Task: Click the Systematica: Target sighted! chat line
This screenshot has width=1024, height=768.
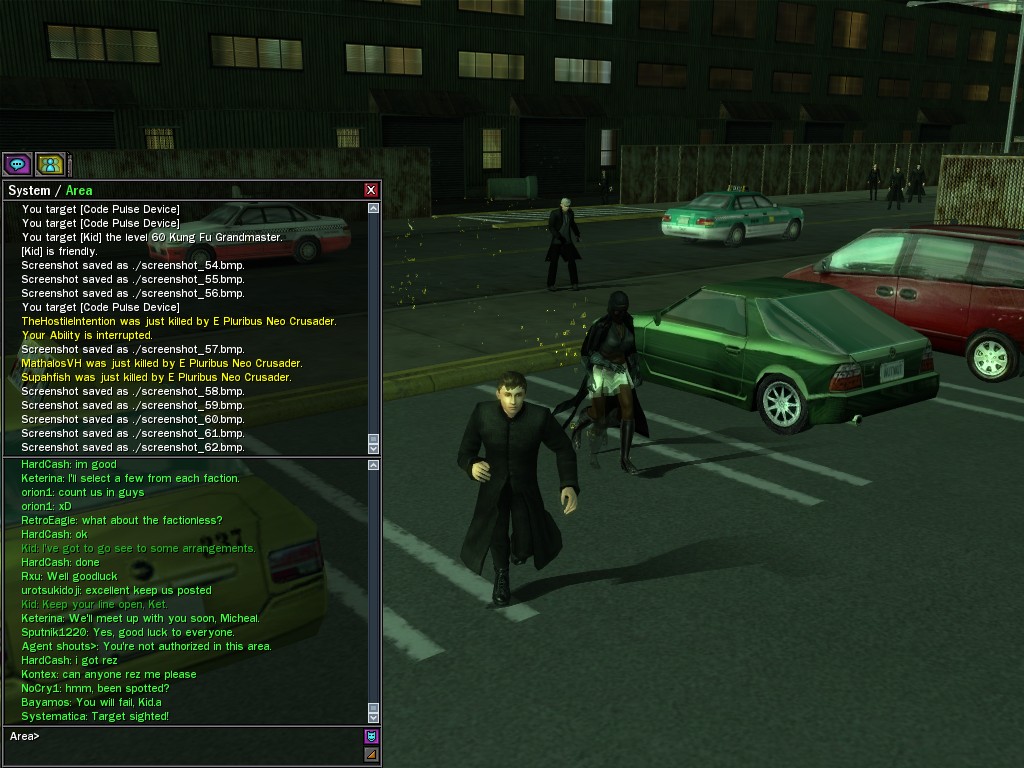Action: tap(95, 716)
